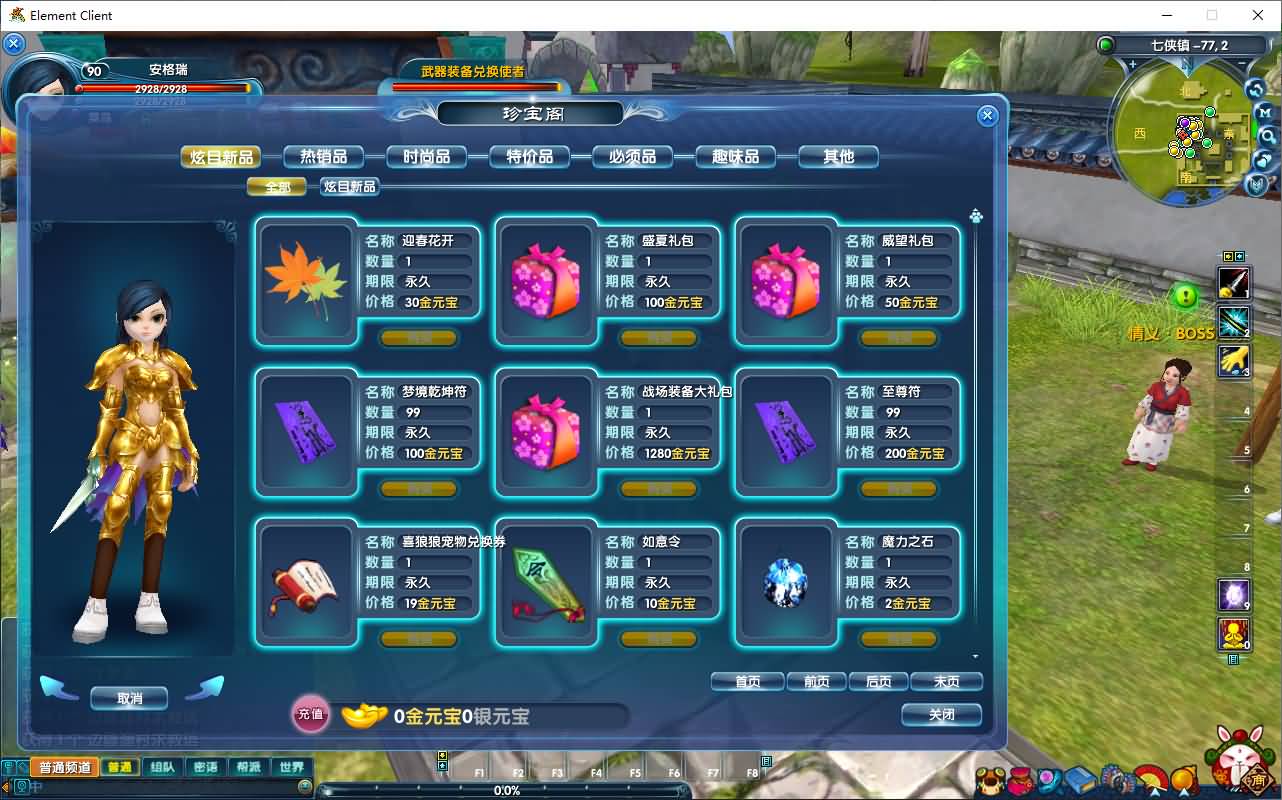Toggle the 世界 chat channel filter
This screenshot has width=1282, height=800.
291,767
